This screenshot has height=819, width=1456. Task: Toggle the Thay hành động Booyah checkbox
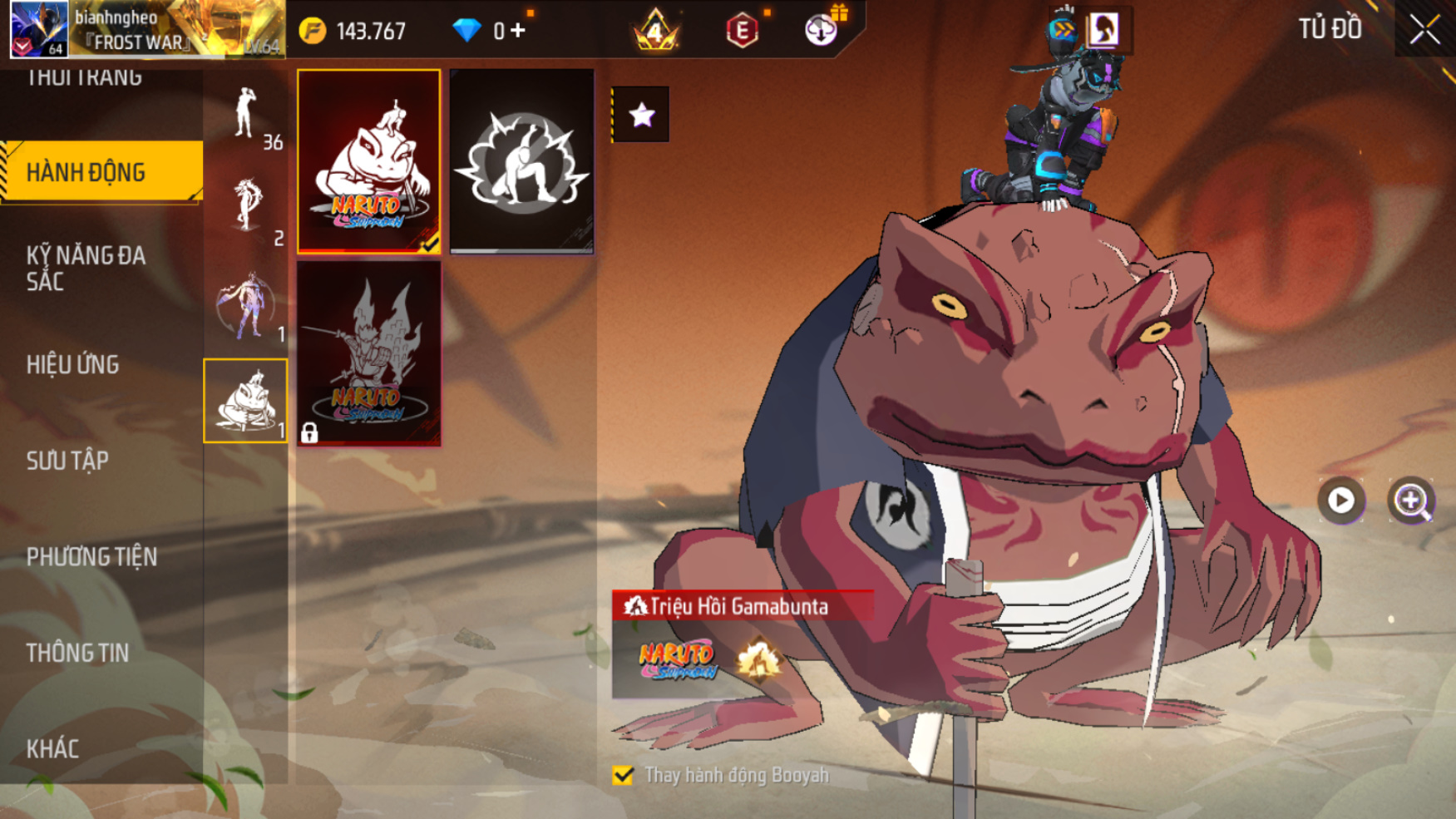623,775
